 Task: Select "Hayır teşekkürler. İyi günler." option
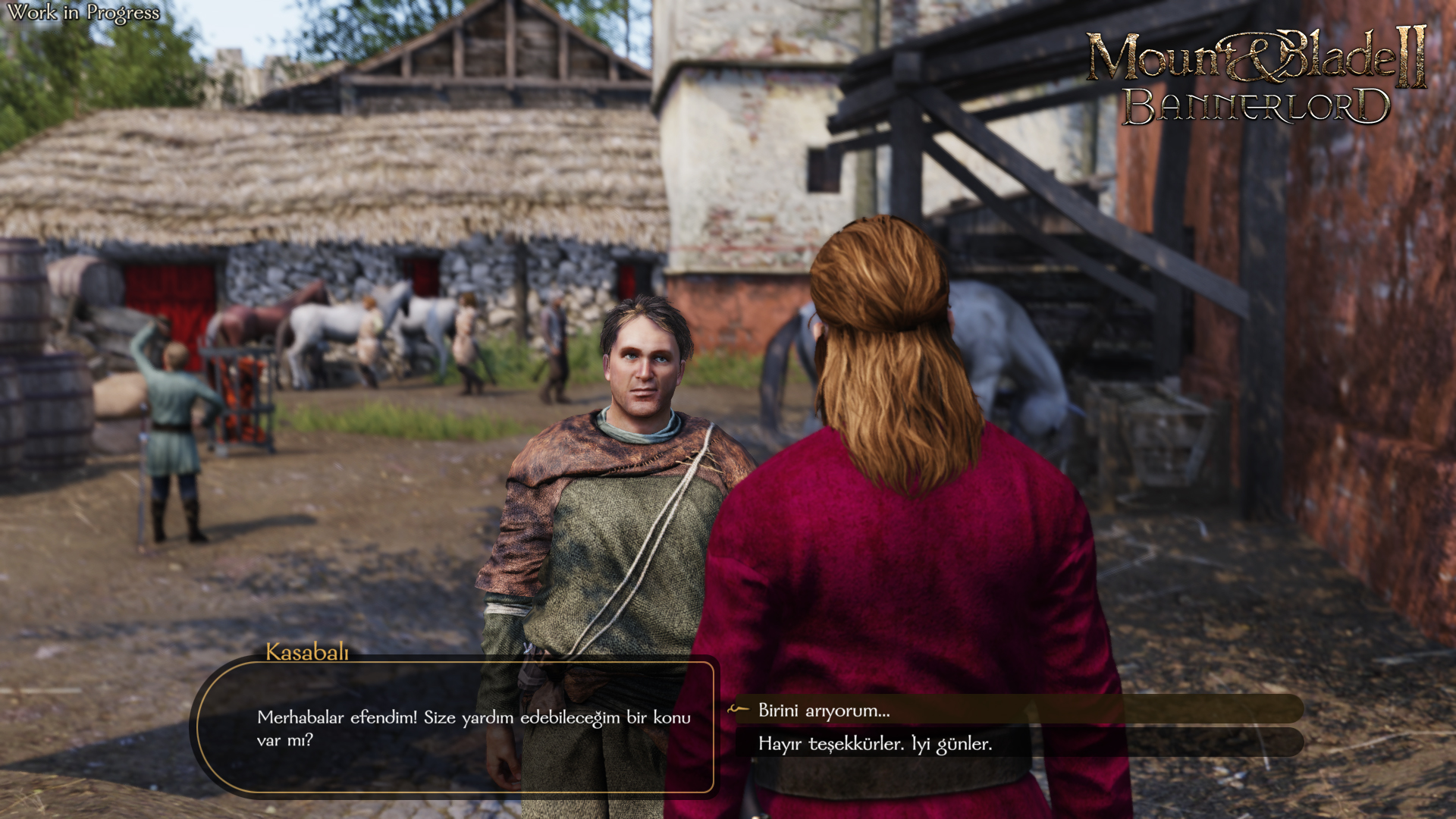(x=875, y=744)
